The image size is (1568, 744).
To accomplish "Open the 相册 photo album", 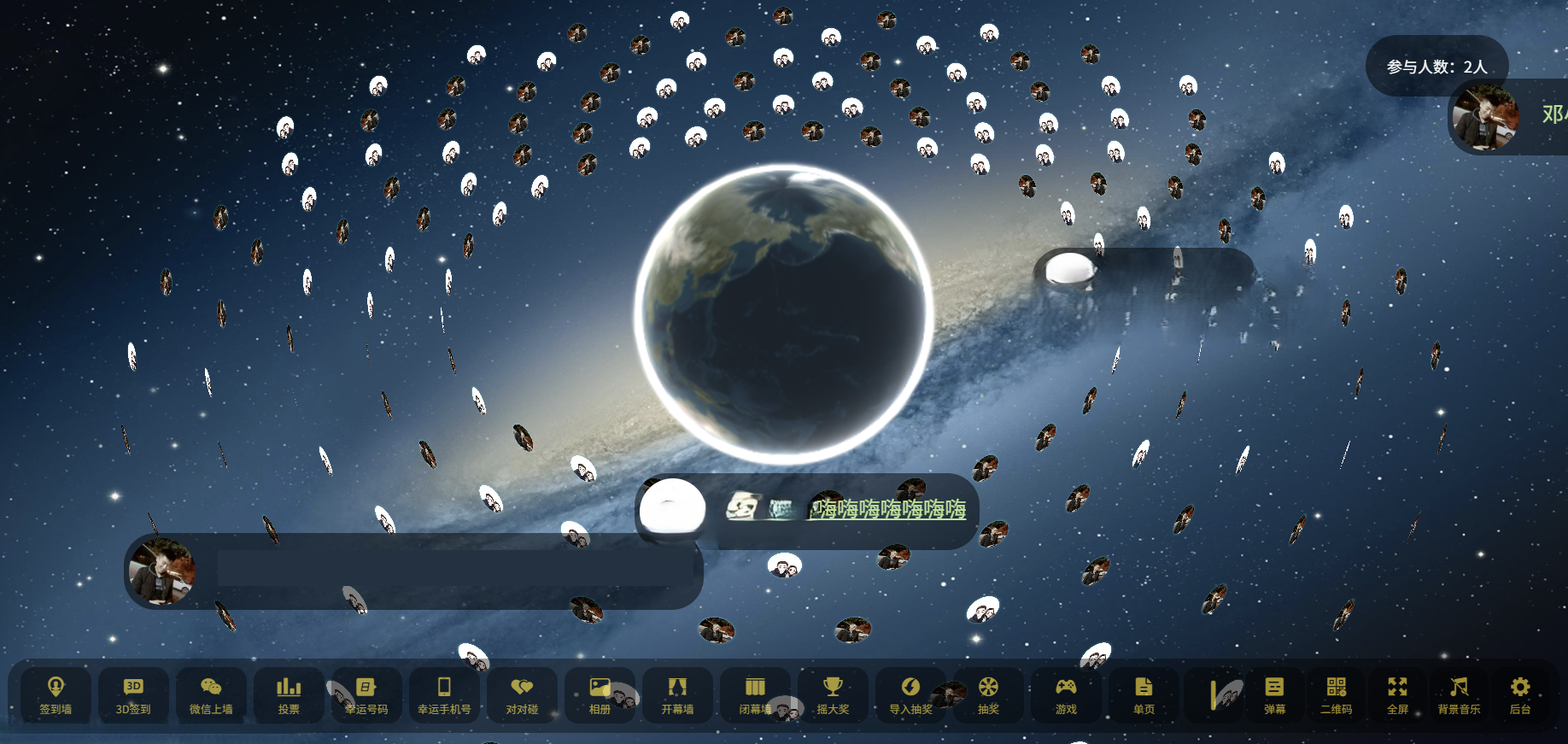I will point(600,694).
